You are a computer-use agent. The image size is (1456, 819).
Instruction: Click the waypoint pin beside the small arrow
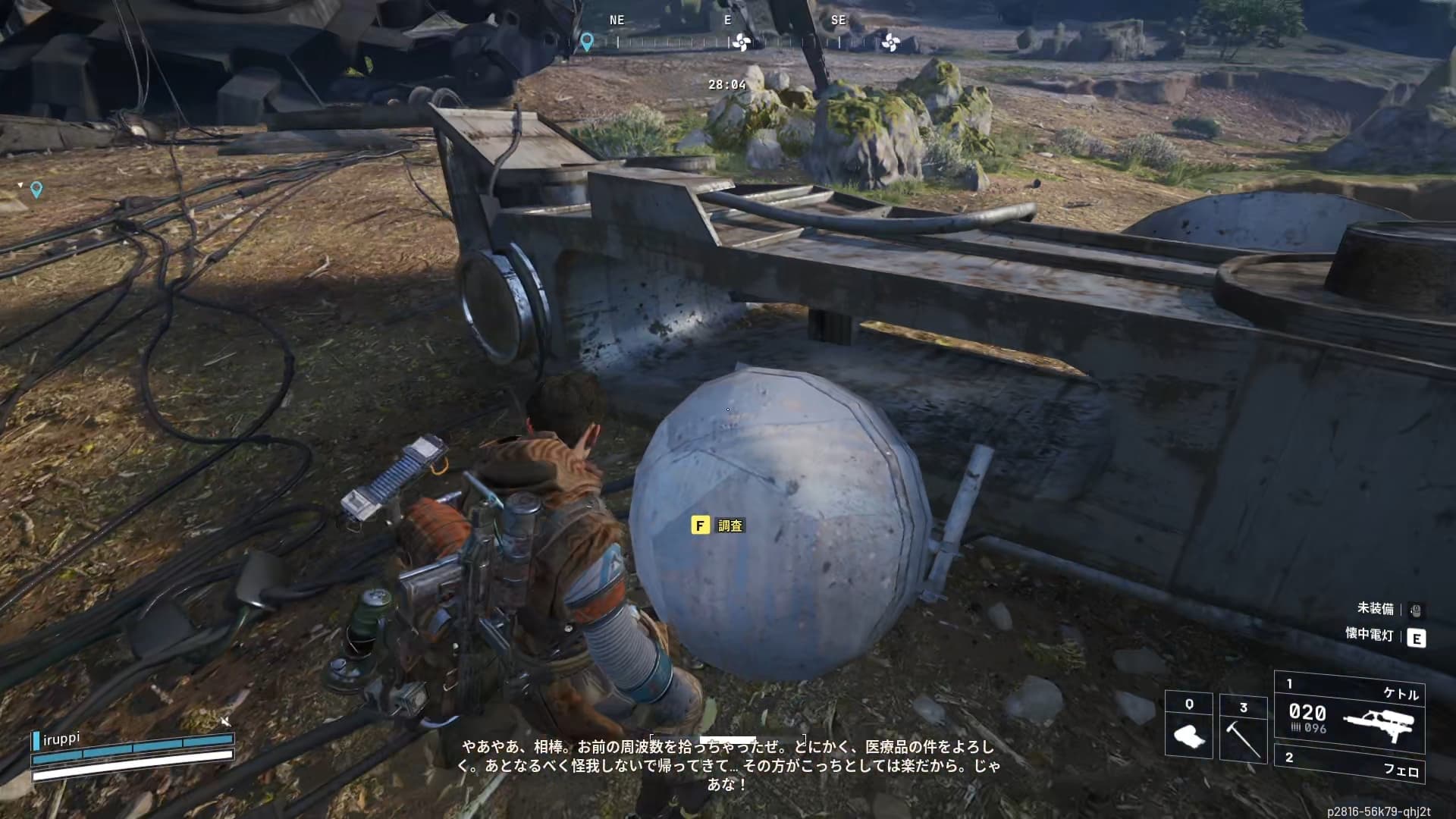[36, 189]
